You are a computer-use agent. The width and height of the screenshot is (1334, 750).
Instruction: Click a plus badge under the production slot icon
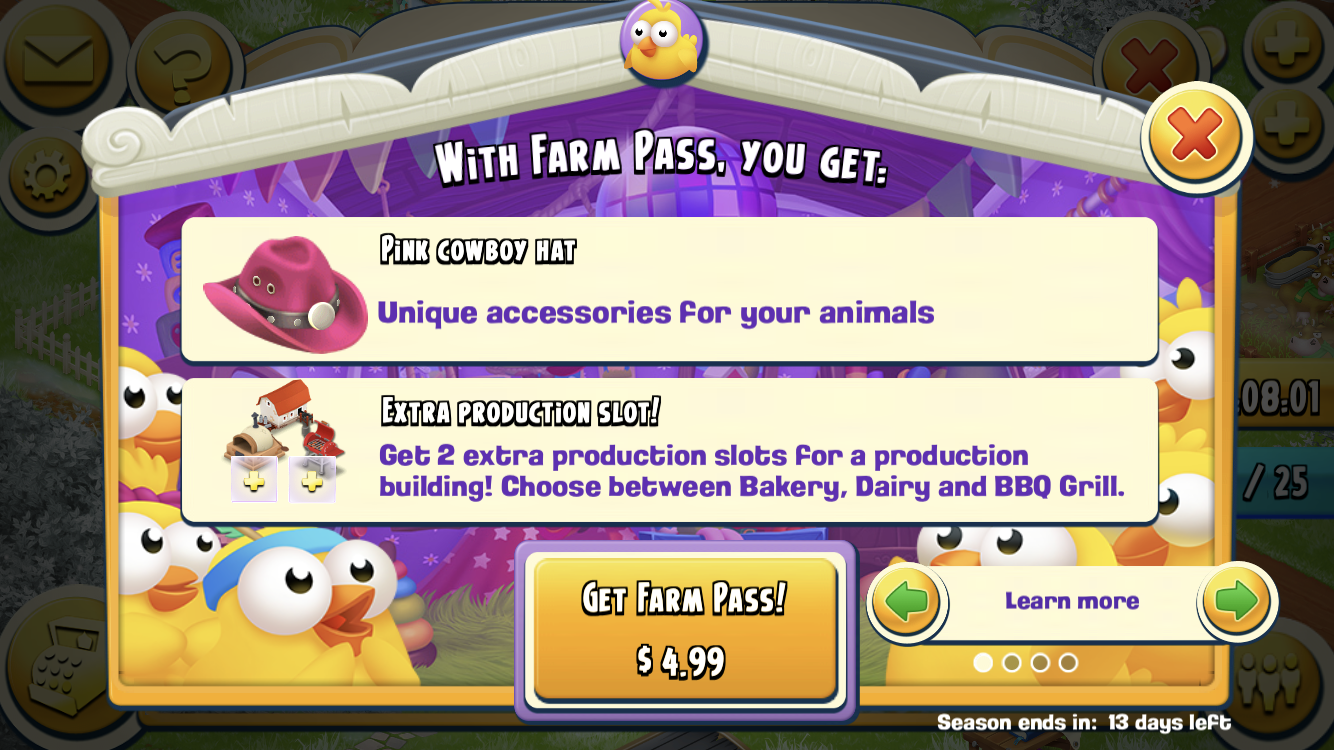256,479
